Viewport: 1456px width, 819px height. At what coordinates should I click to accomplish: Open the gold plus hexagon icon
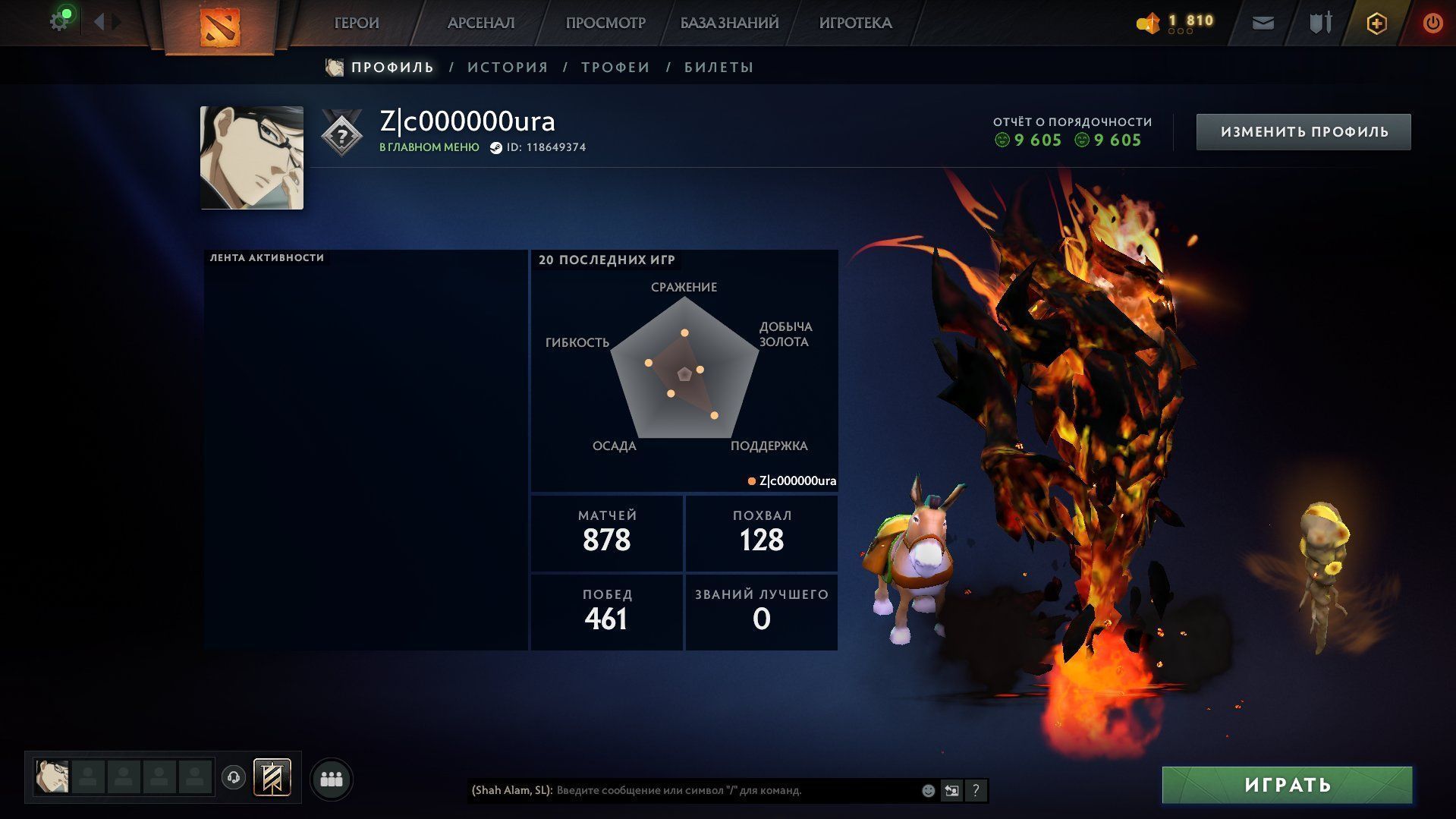(1376, 24)
